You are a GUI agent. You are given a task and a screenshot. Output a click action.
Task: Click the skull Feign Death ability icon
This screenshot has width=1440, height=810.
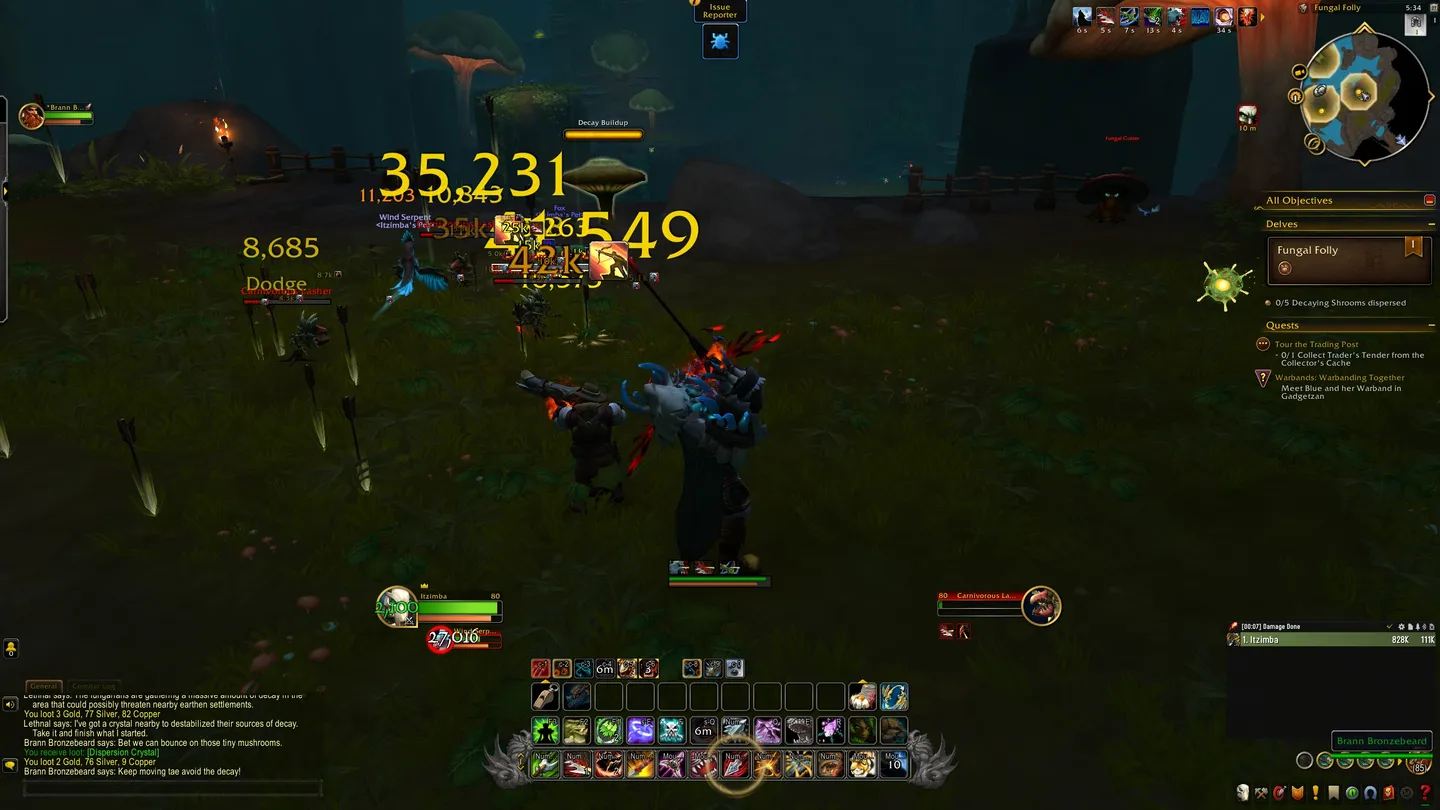coord(670,728)
